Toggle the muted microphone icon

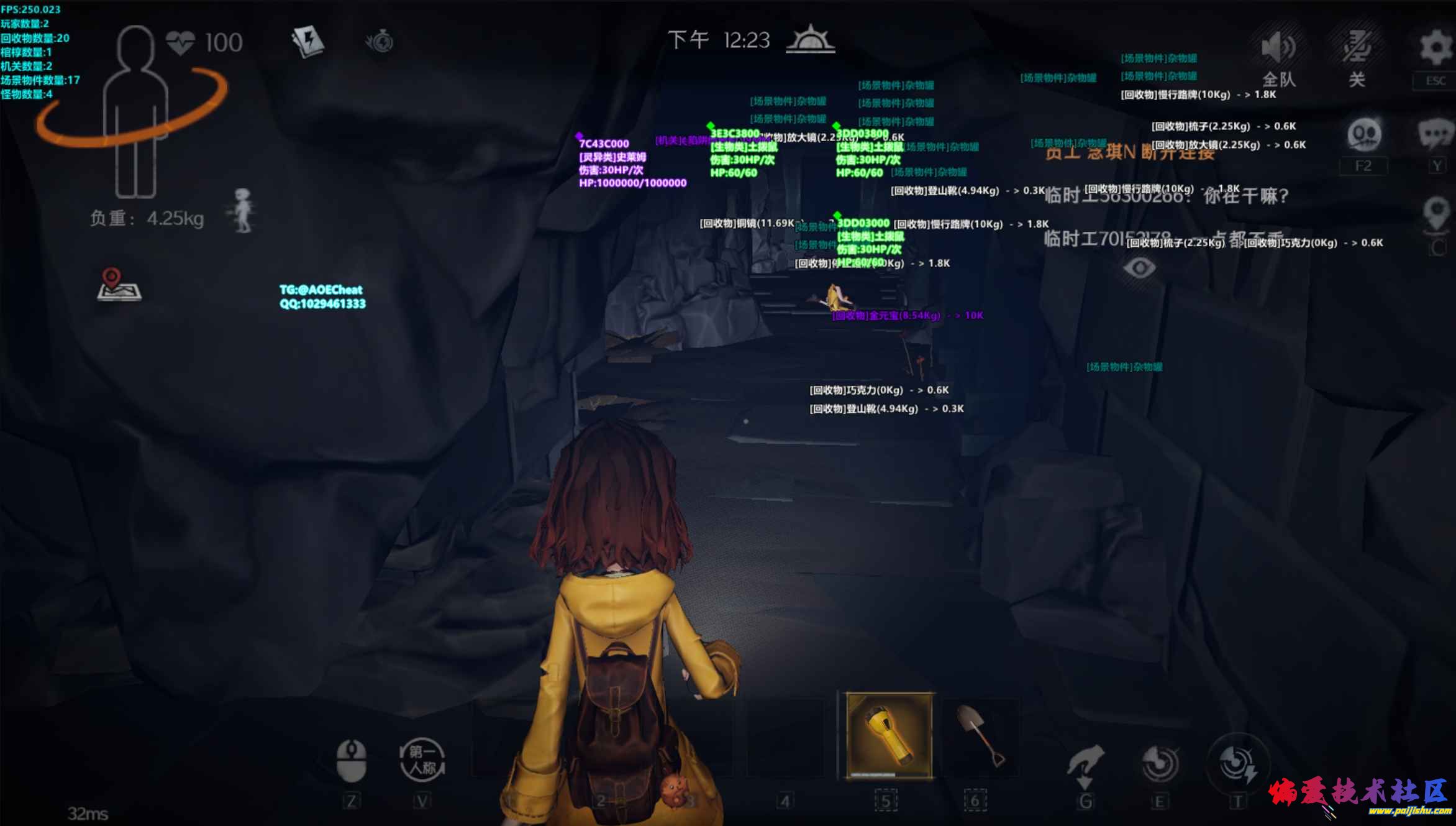click(x=1356, y=47)
